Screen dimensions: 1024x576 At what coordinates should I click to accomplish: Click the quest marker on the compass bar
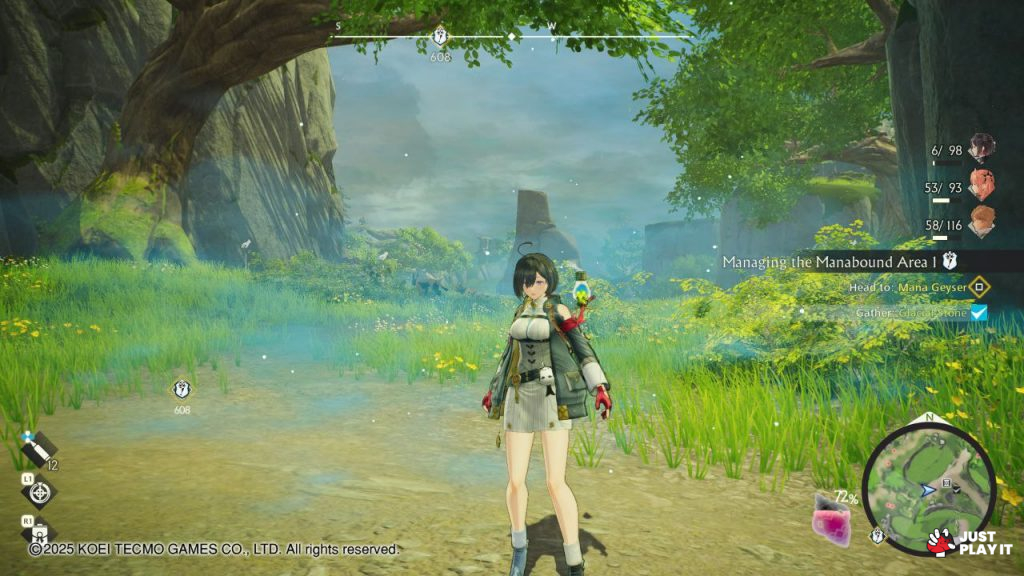point(440,37)
